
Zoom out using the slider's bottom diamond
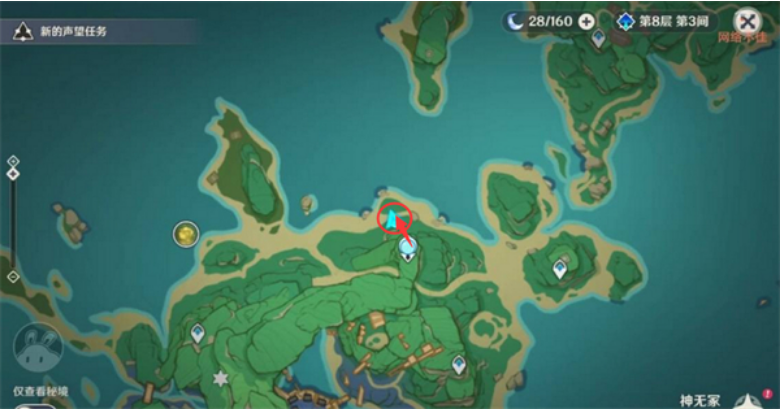13,276
